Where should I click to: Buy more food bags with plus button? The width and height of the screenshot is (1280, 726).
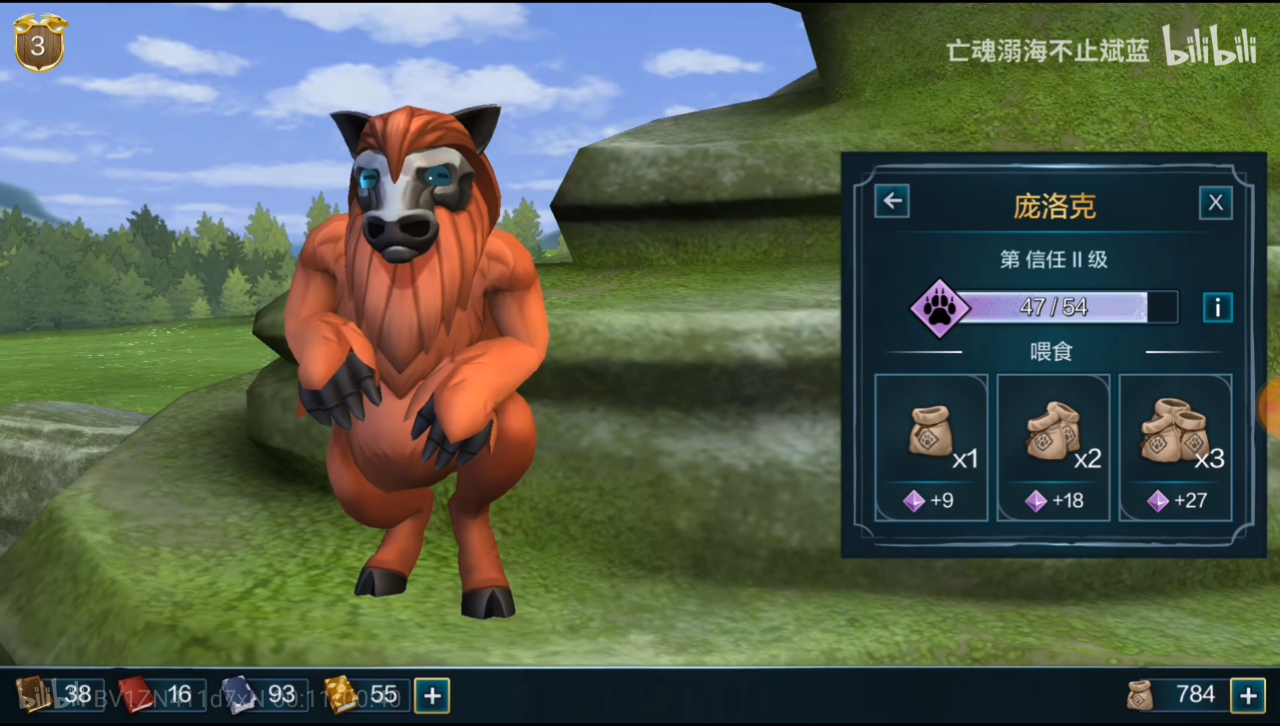pyautogui.click(x=1247, y=695)
